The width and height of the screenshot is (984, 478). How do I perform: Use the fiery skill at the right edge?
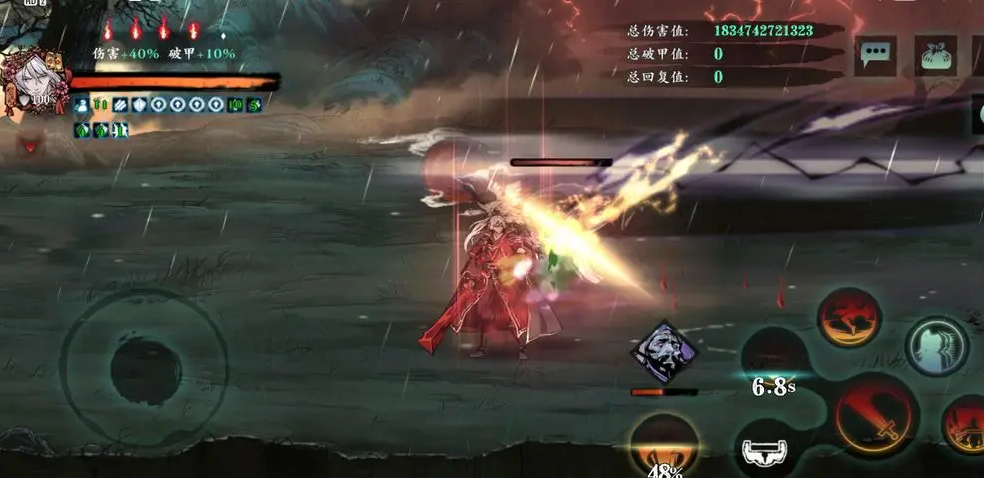[966, 424]
